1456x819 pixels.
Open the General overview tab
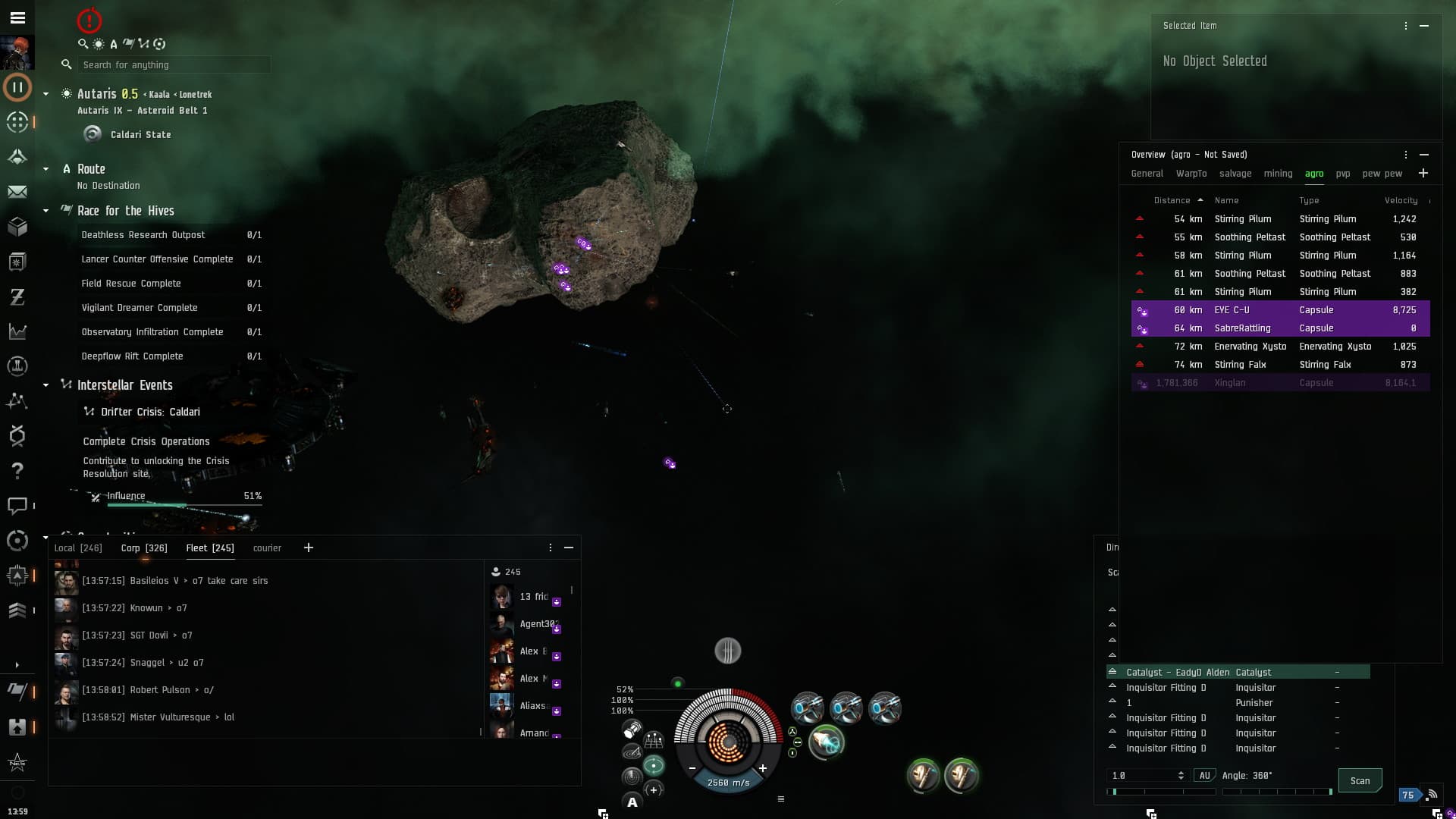tap(1147, 174)
